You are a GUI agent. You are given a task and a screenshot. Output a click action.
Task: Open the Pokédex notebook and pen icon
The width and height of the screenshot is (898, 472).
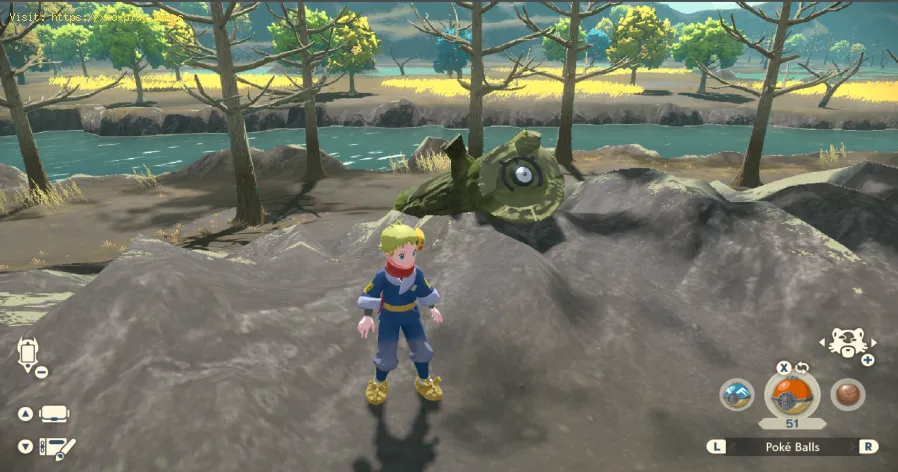click(x=55, y=447)
